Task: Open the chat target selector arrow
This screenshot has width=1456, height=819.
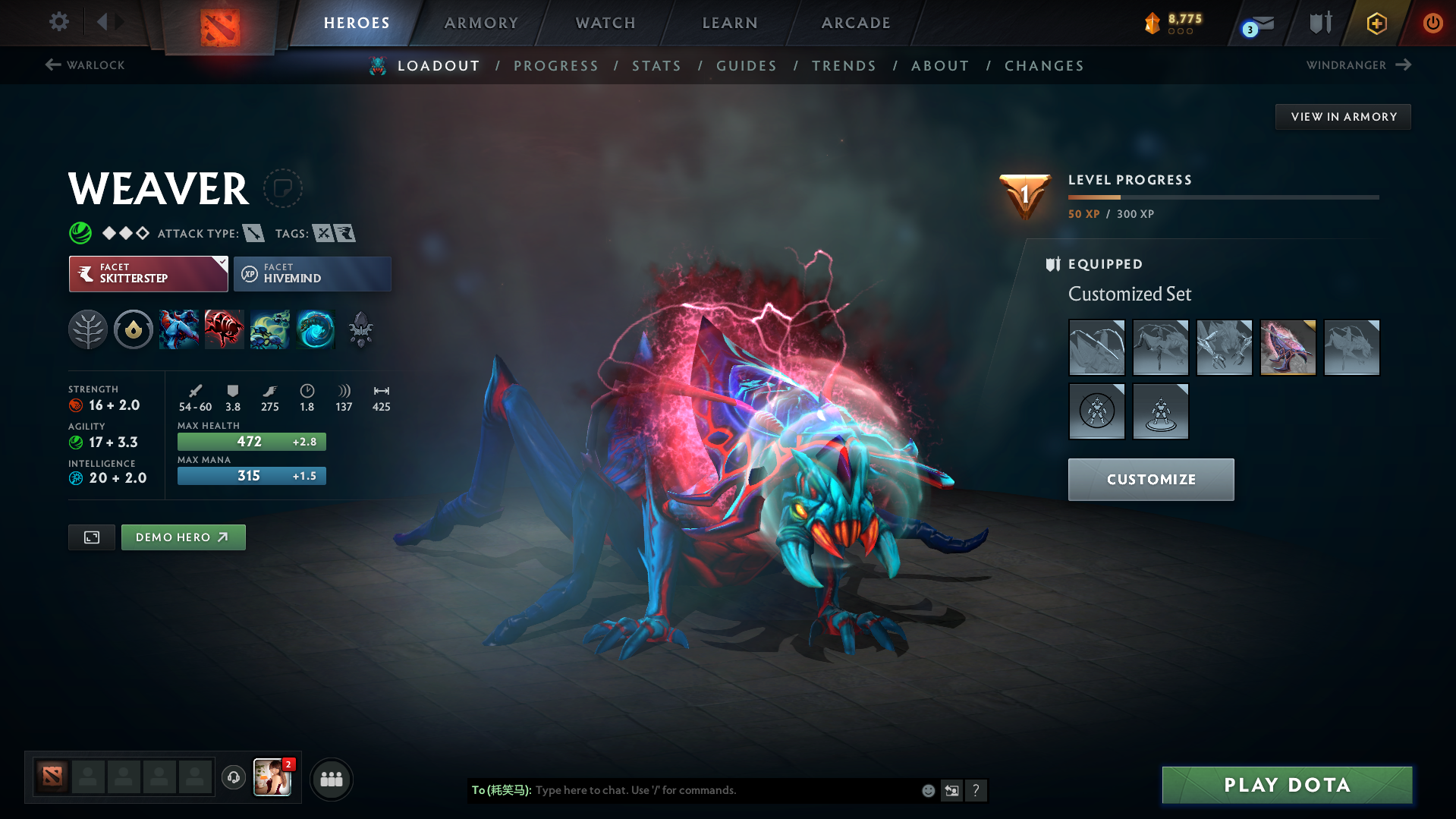Action: 952,790
